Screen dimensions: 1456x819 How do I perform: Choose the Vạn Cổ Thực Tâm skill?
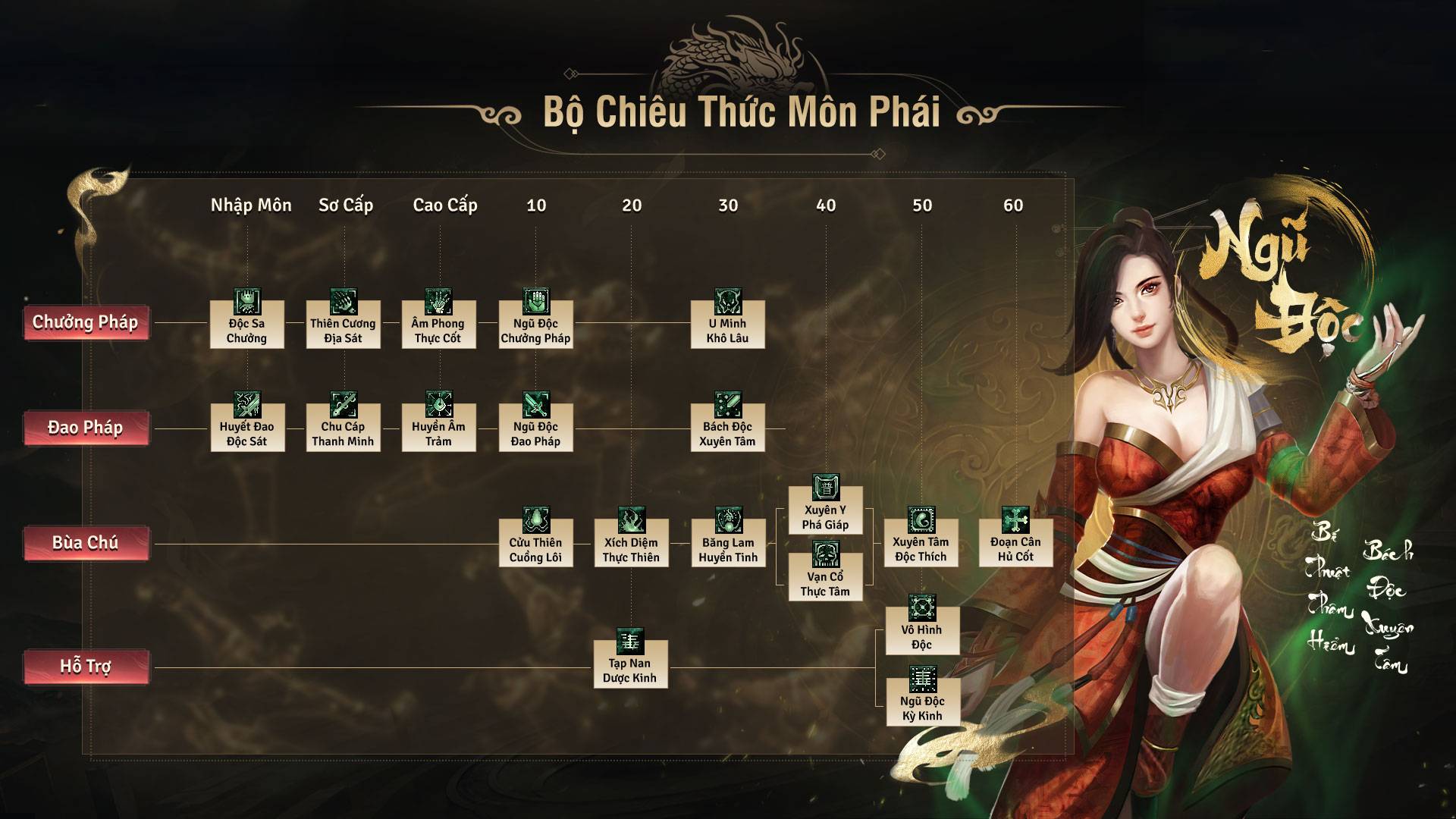[x=825, y=576]
